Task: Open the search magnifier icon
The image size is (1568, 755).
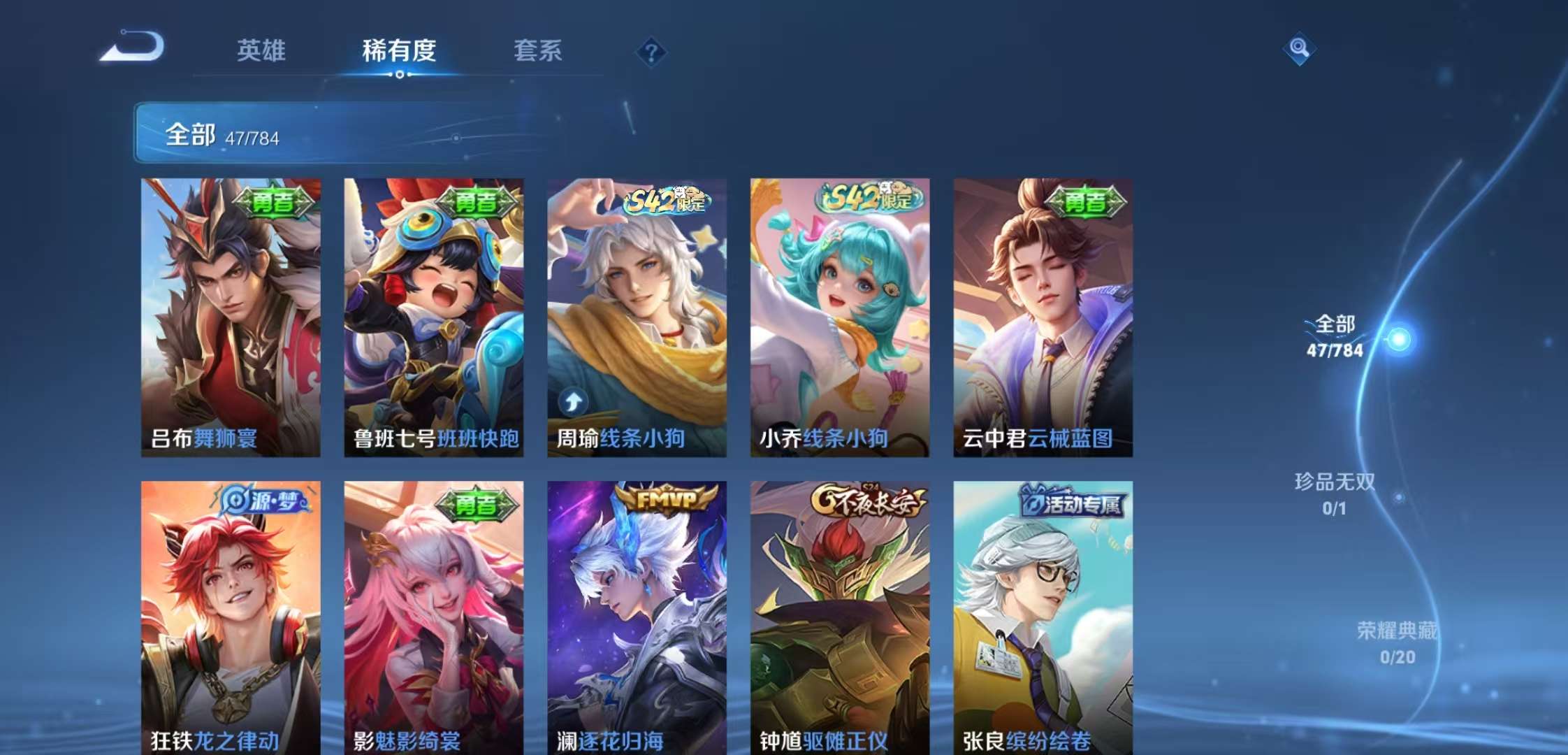Action: [1298, 49]
